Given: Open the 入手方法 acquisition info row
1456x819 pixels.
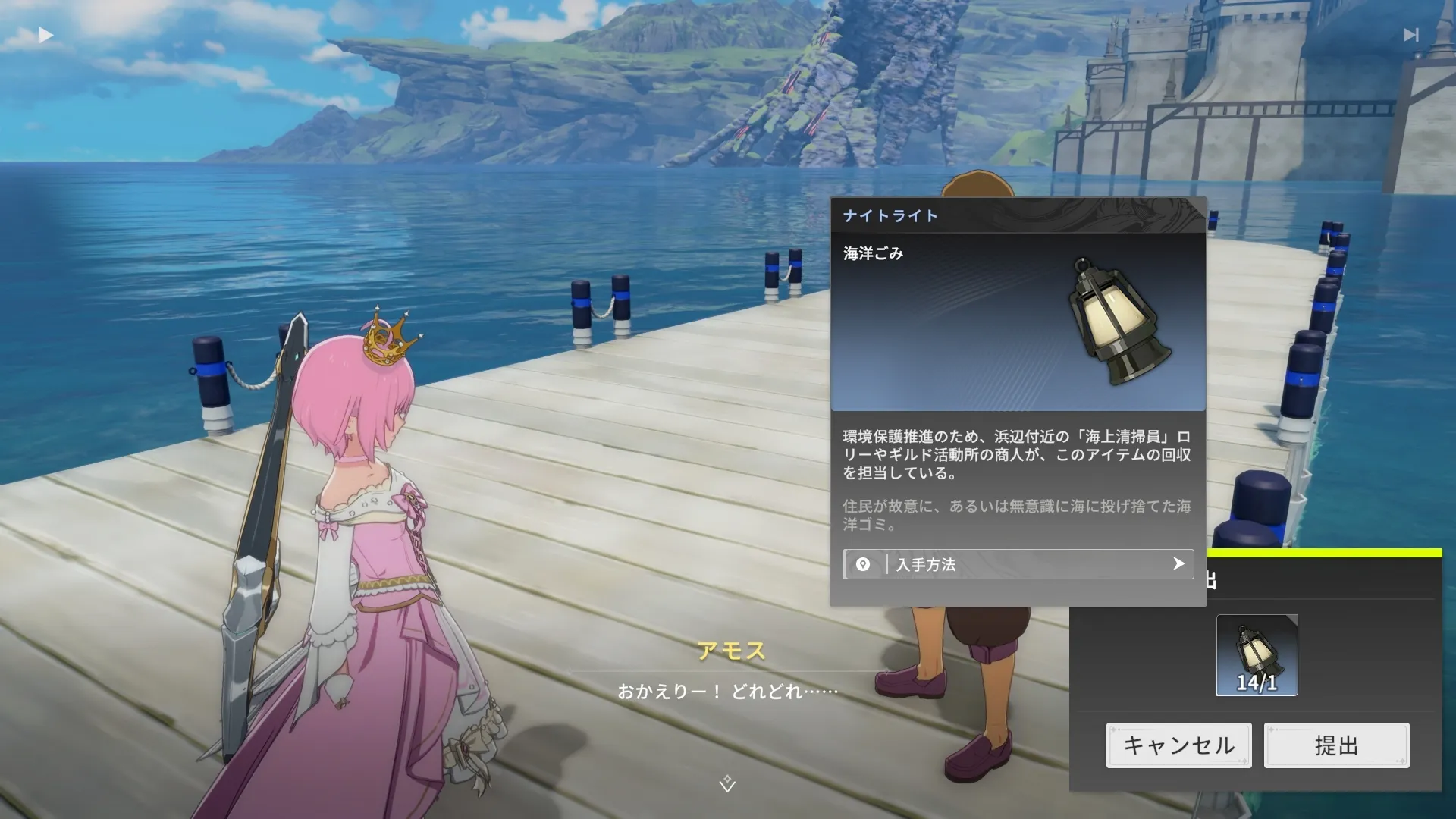Looking at the screenshot, I should click(1018, 564).
